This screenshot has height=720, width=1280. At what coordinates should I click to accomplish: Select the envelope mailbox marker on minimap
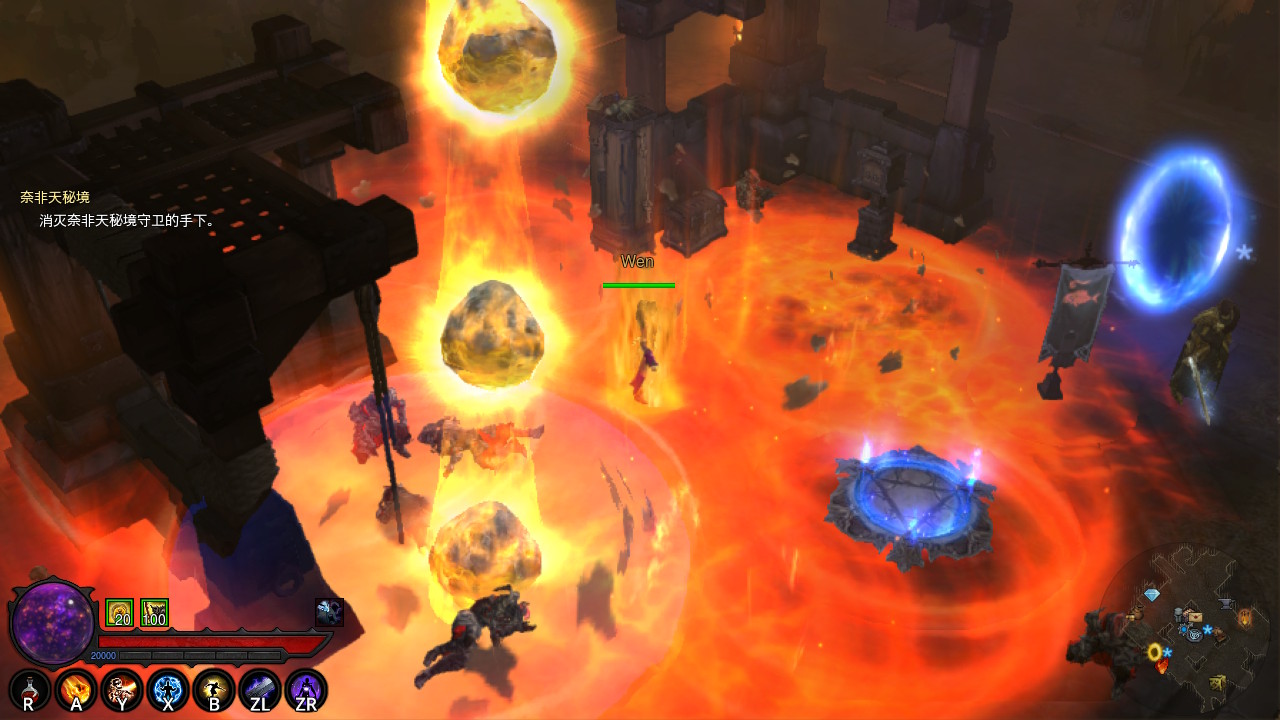pos(1194,617)
